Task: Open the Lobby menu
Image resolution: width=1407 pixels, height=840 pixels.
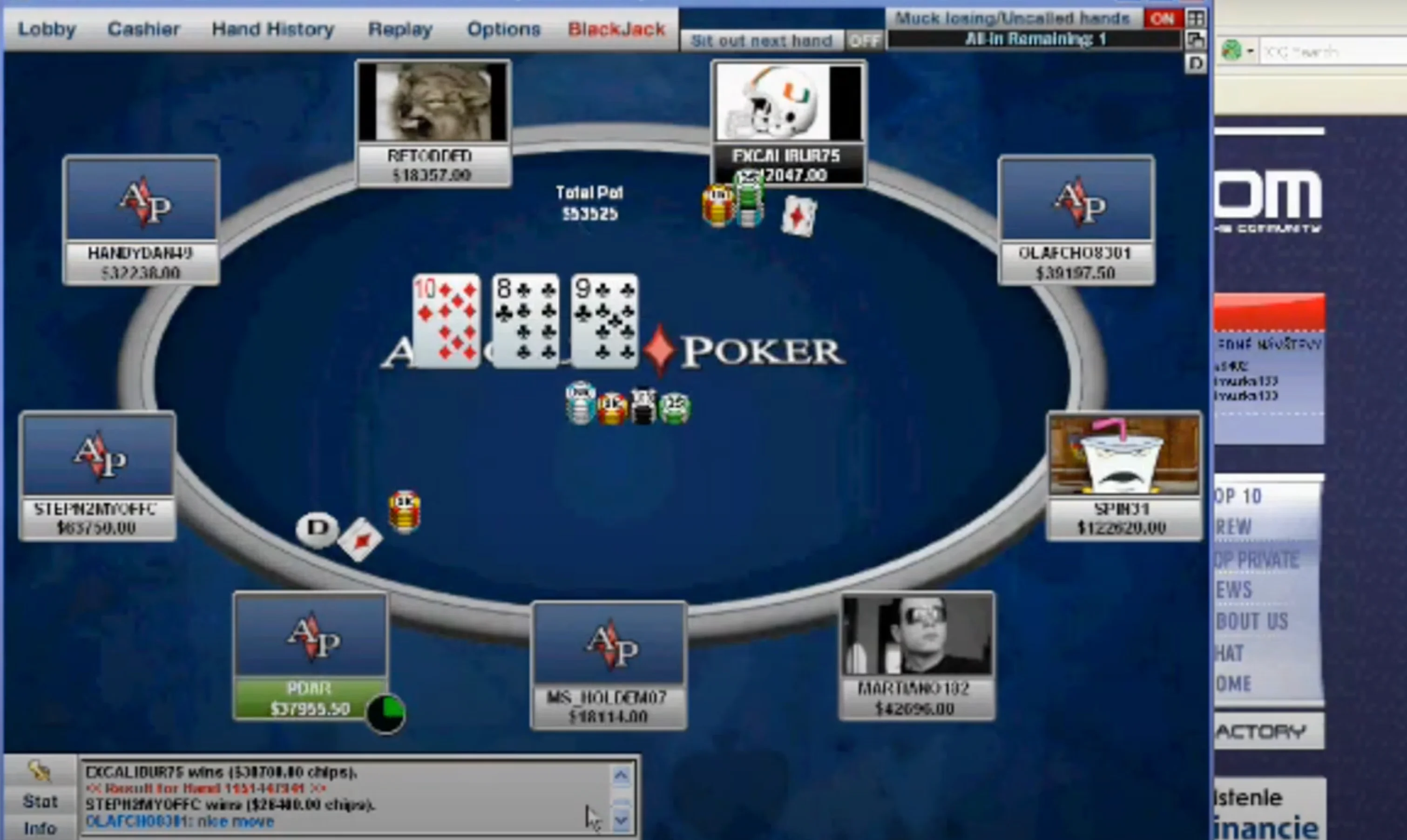Action: point(47,29)
